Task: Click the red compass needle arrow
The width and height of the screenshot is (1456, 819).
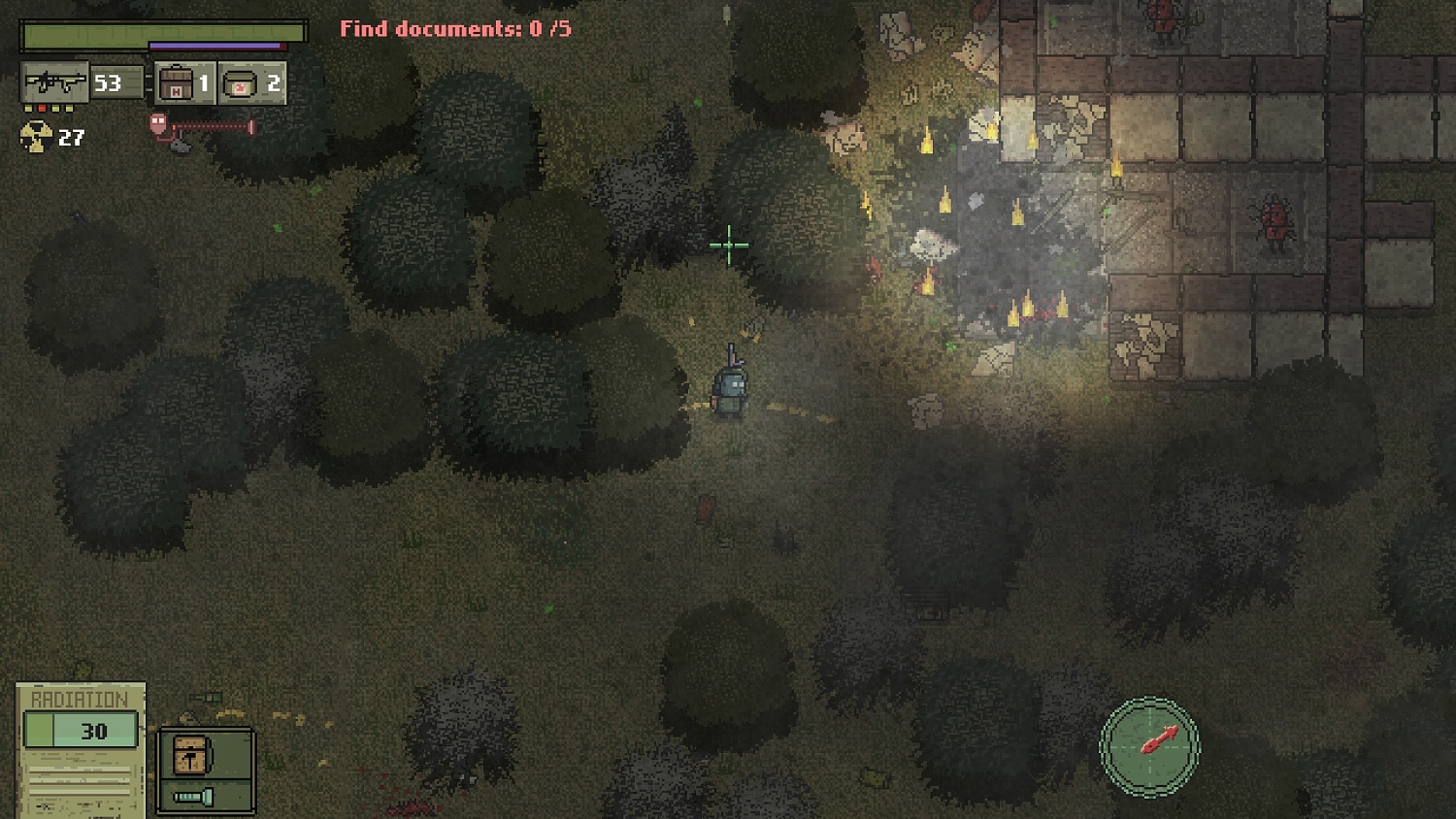Action: 1162,739
